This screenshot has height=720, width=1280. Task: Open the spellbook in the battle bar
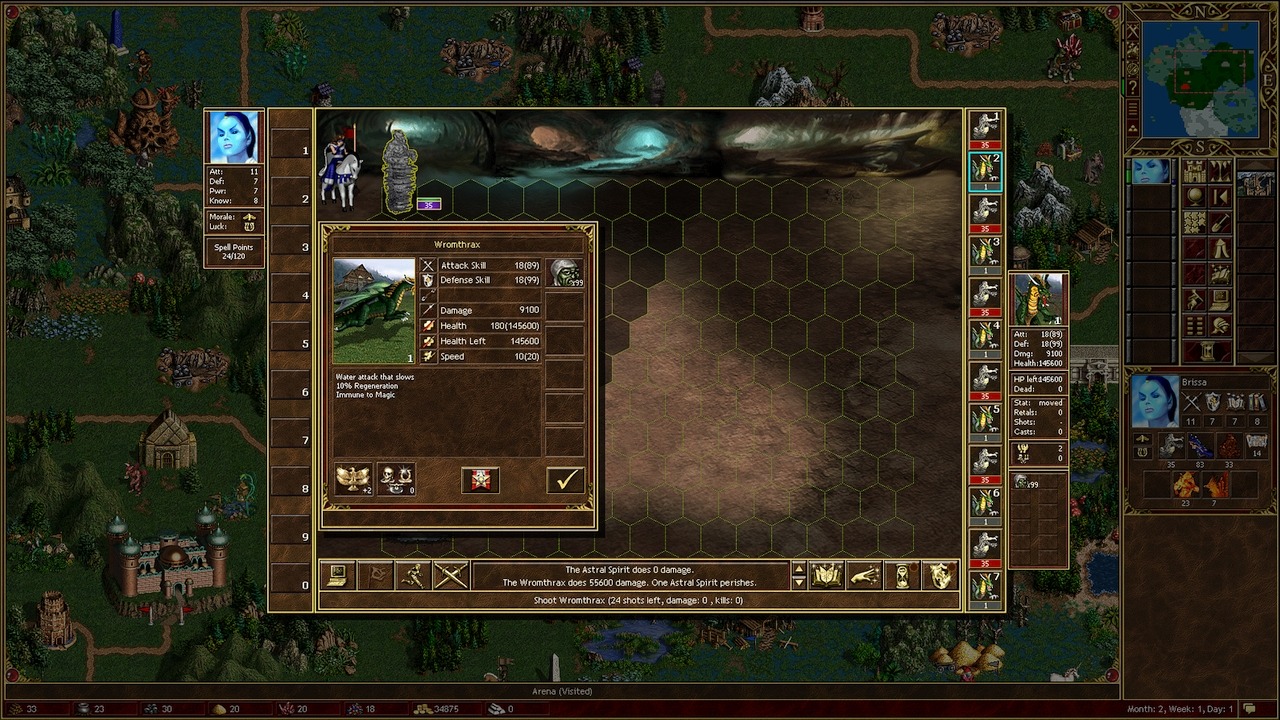[x=827, y=576]
